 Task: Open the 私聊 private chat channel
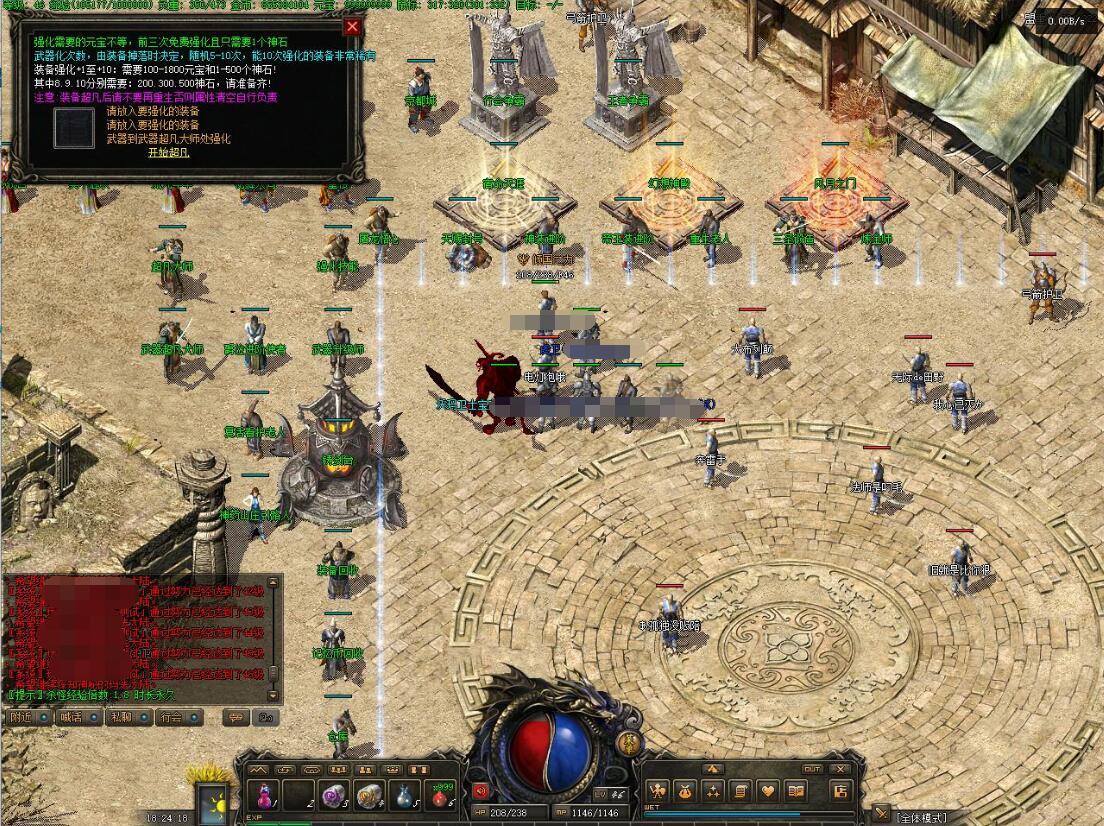[x=121, y=717]
